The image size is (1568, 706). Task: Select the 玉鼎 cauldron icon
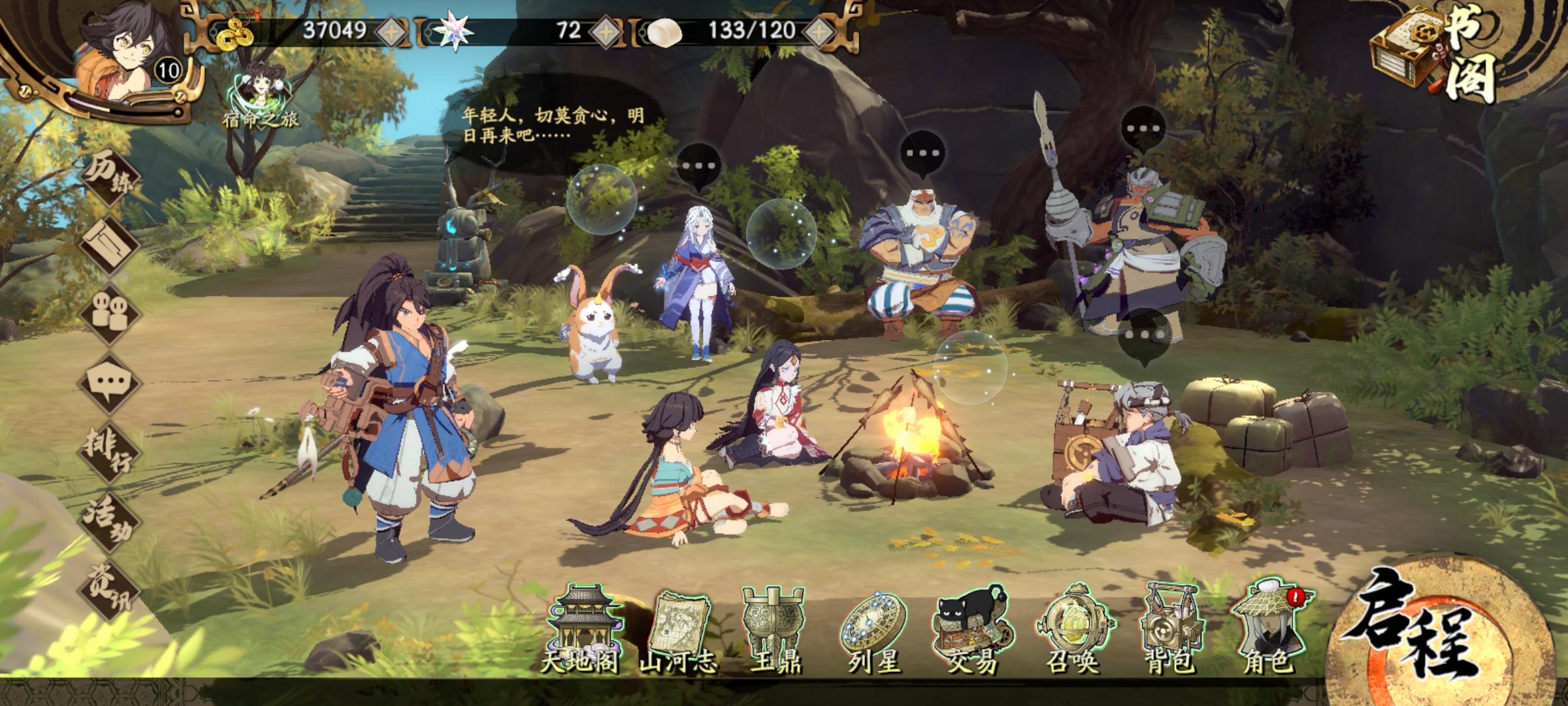point(775,629)
